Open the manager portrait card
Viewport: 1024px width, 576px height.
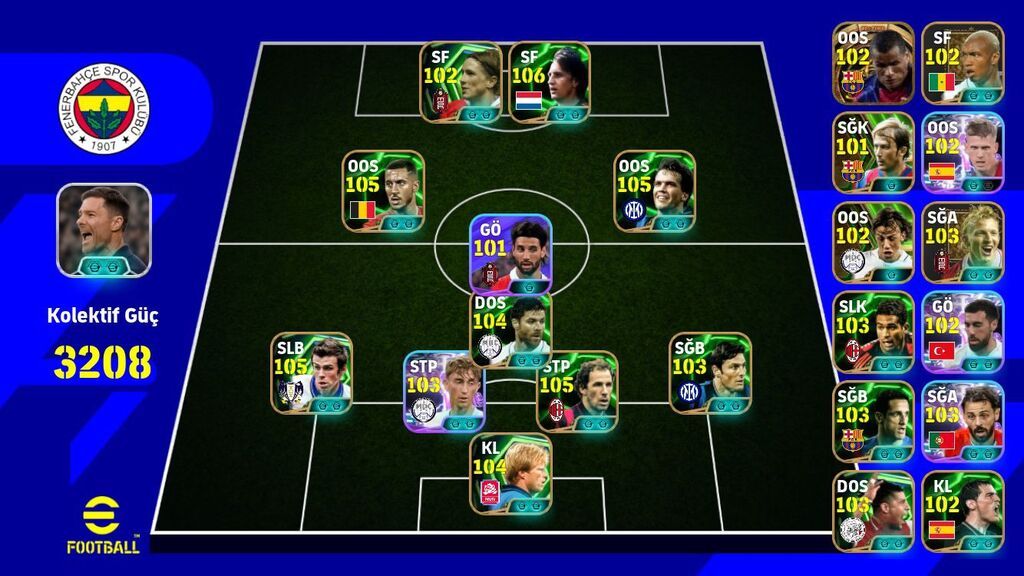[x=104, y=229]
